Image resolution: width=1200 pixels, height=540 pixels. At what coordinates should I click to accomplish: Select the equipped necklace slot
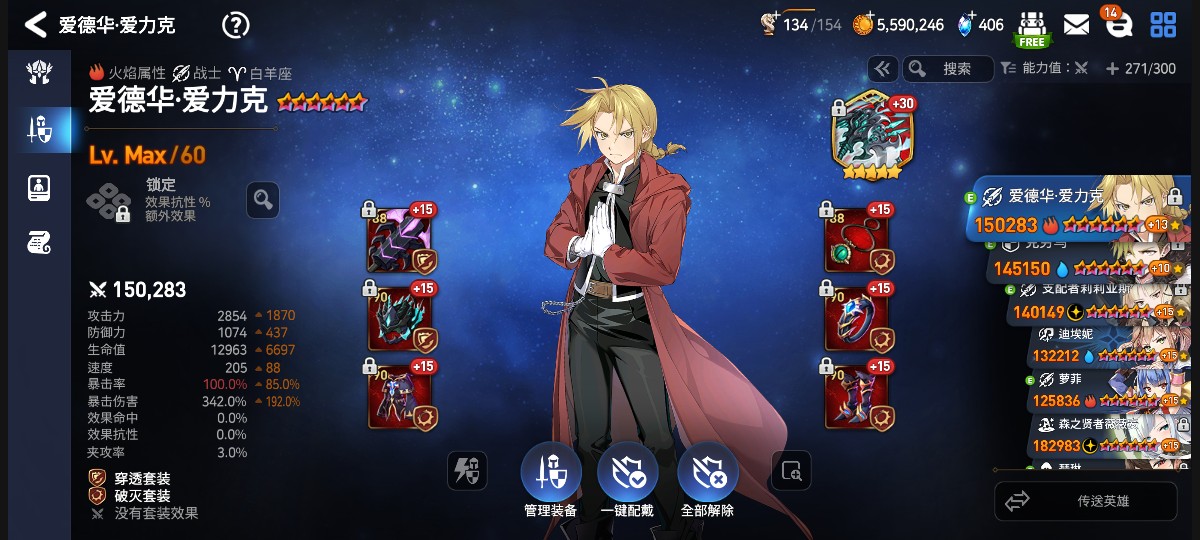tap(857, 239)
